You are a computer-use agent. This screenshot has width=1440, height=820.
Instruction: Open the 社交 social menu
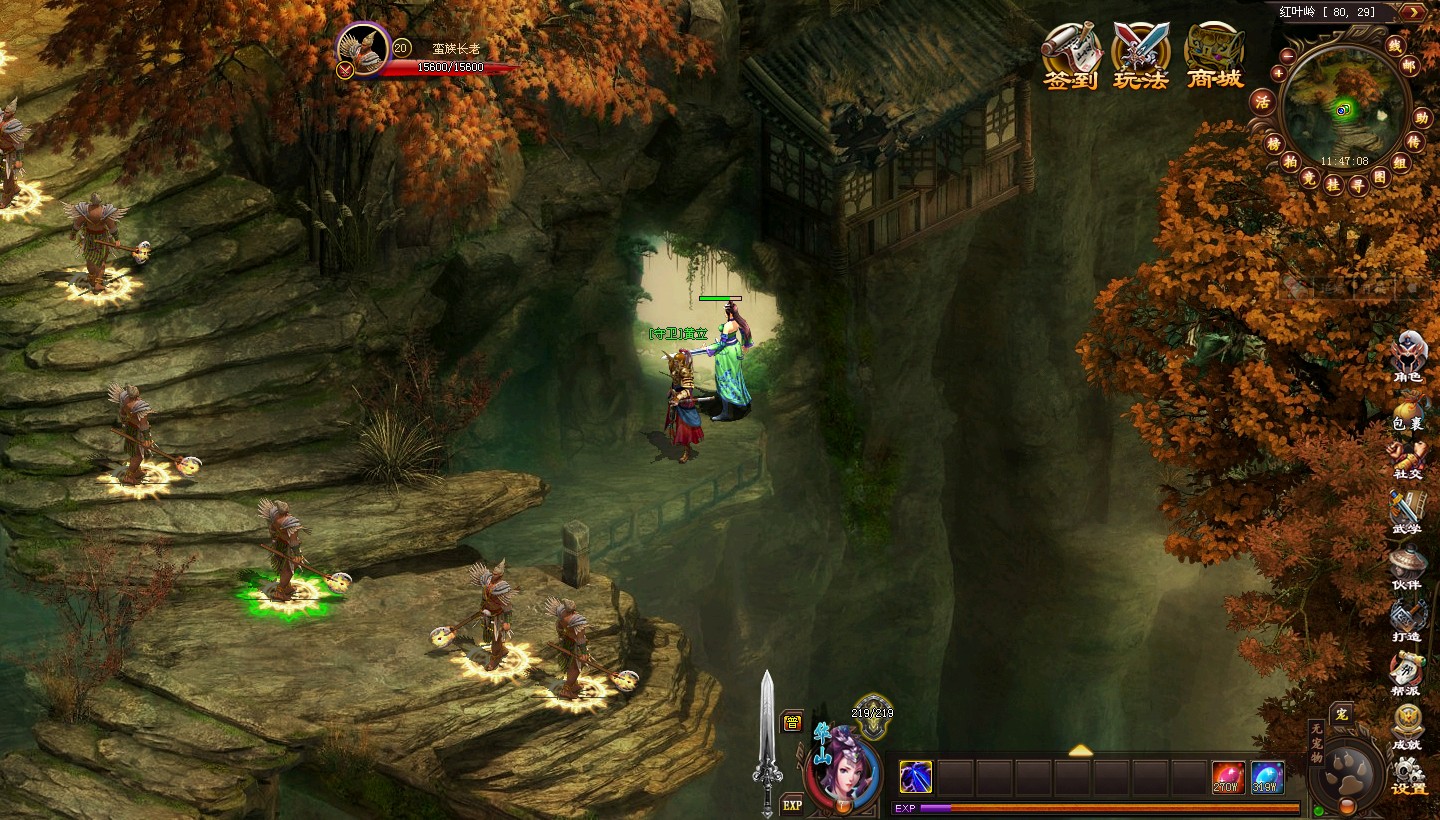(x=1408, y=461)
